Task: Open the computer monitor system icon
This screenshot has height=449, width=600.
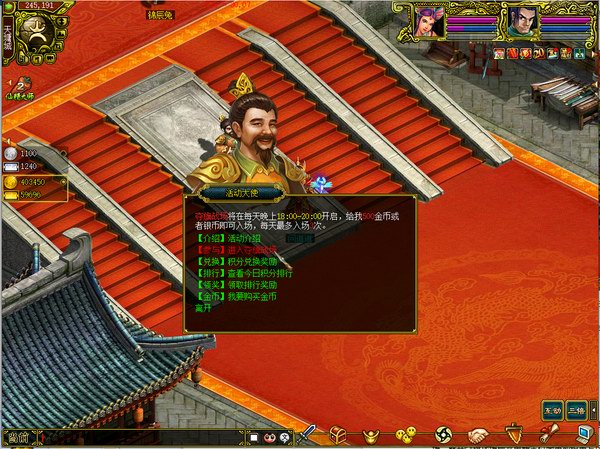Action: pyautogui.click(x=583, y=434)
